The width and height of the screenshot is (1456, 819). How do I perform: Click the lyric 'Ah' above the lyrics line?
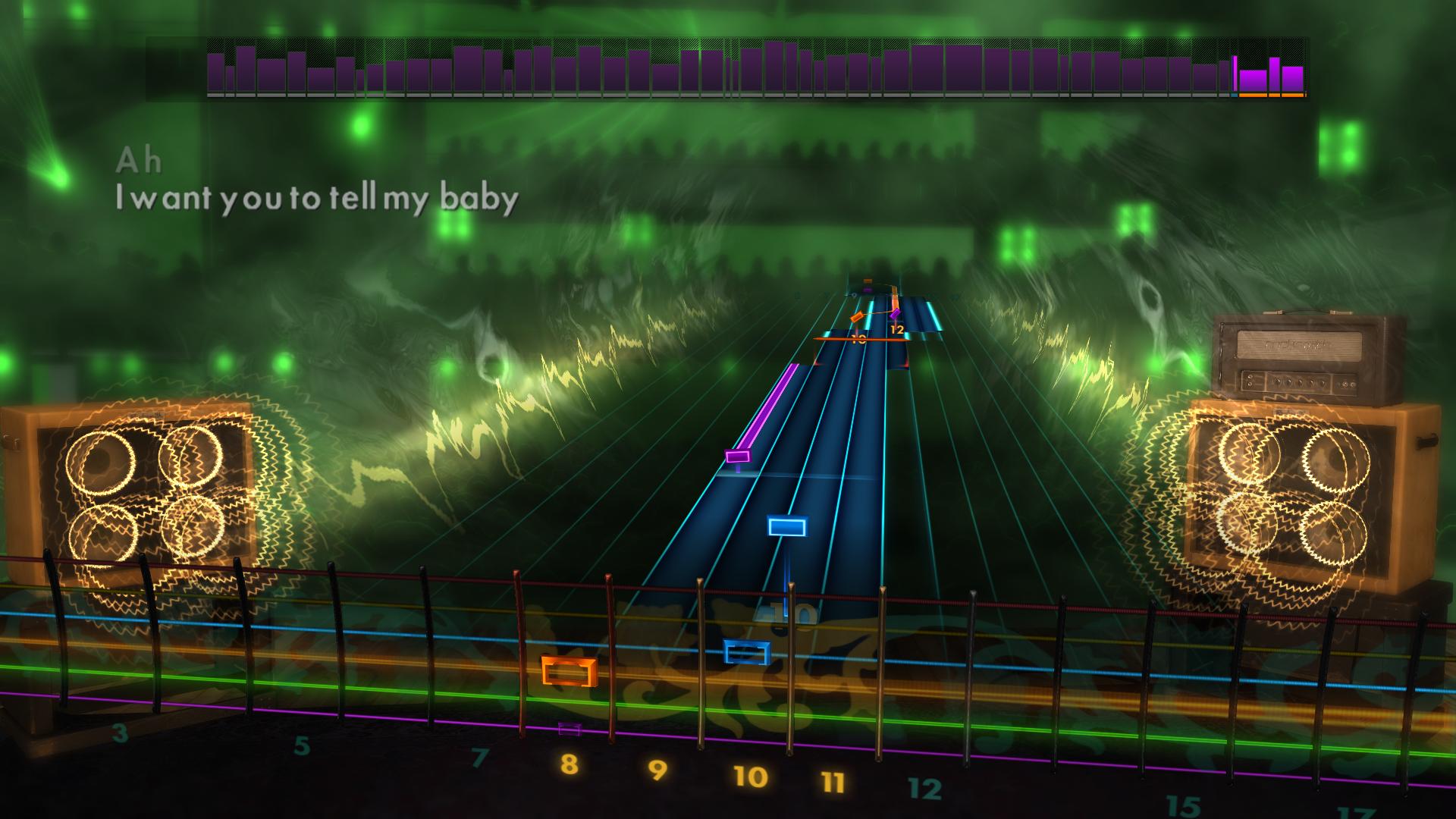[x=140, y=161]
